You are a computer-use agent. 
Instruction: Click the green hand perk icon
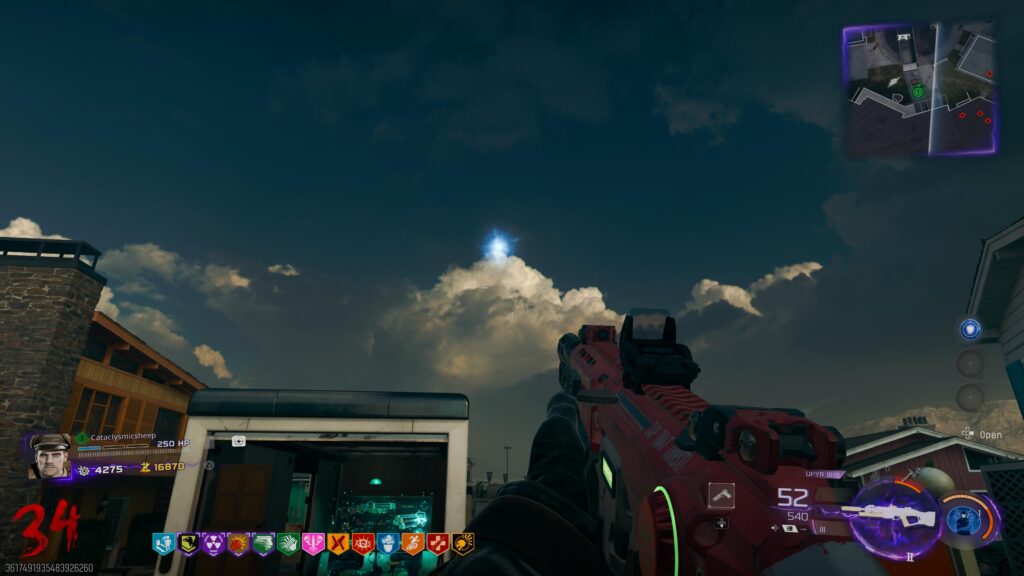(288, 544)
